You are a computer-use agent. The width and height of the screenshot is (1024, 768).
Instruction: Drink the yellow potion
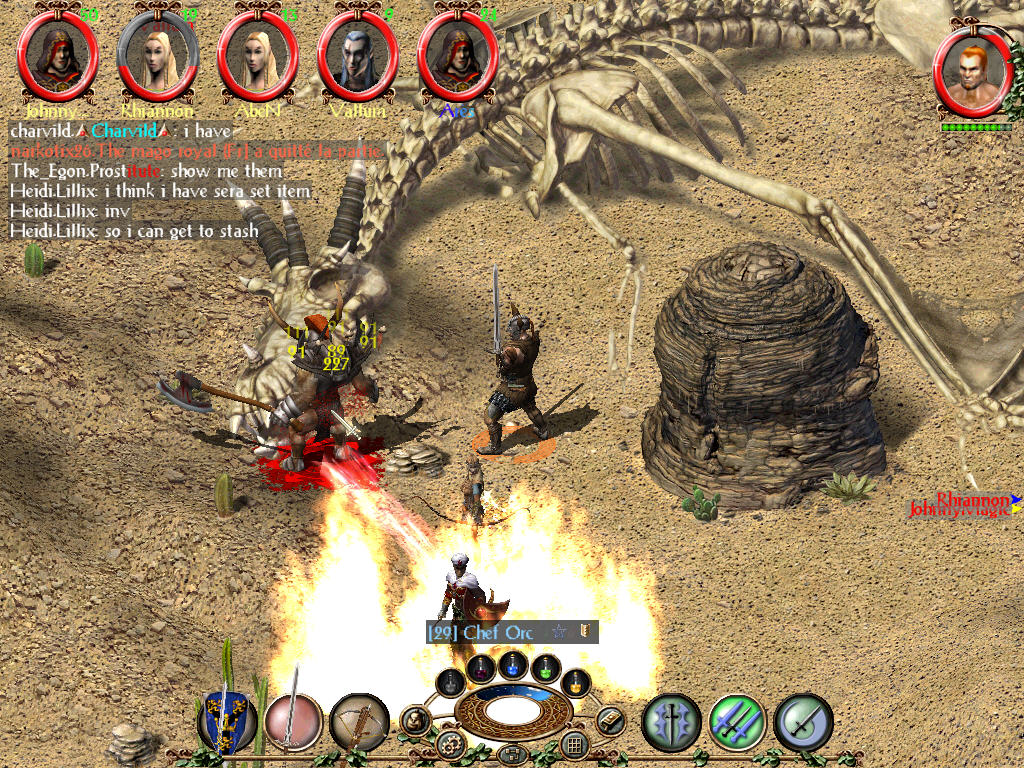(x=575, y=683)
